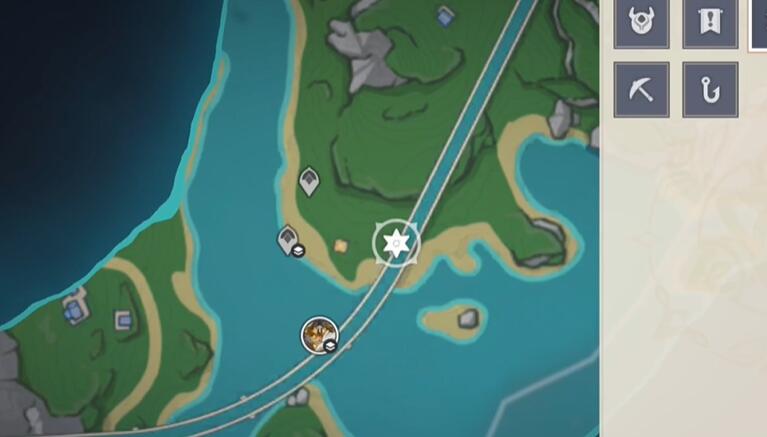Select the horned helmet enemy filter
This screenshot has width=767, height=437.
pyautogui.click(x=641, y=22)
